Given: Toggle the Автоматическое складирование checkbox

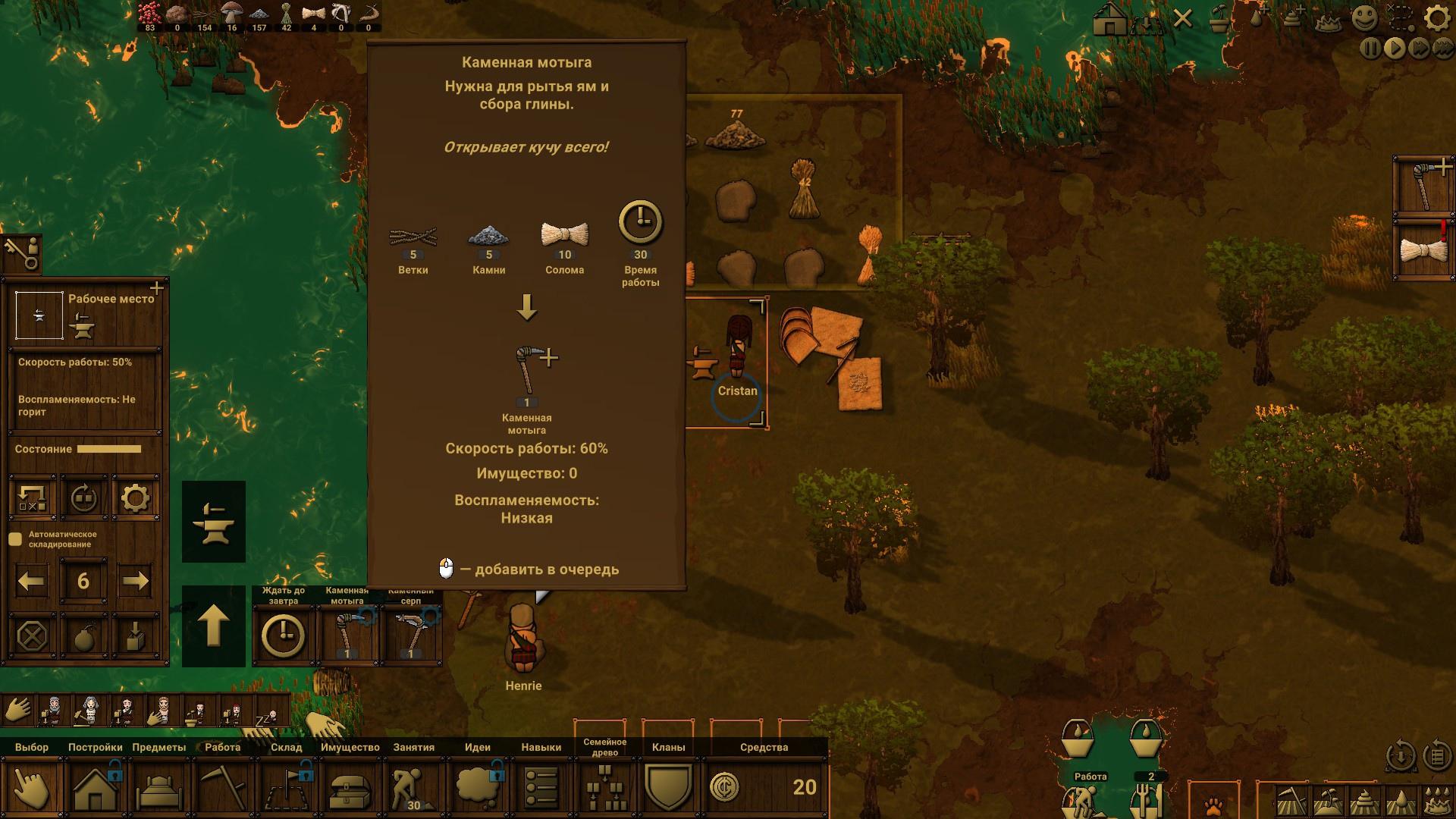Looking at the screenshot, I should (x=15, y=539).
